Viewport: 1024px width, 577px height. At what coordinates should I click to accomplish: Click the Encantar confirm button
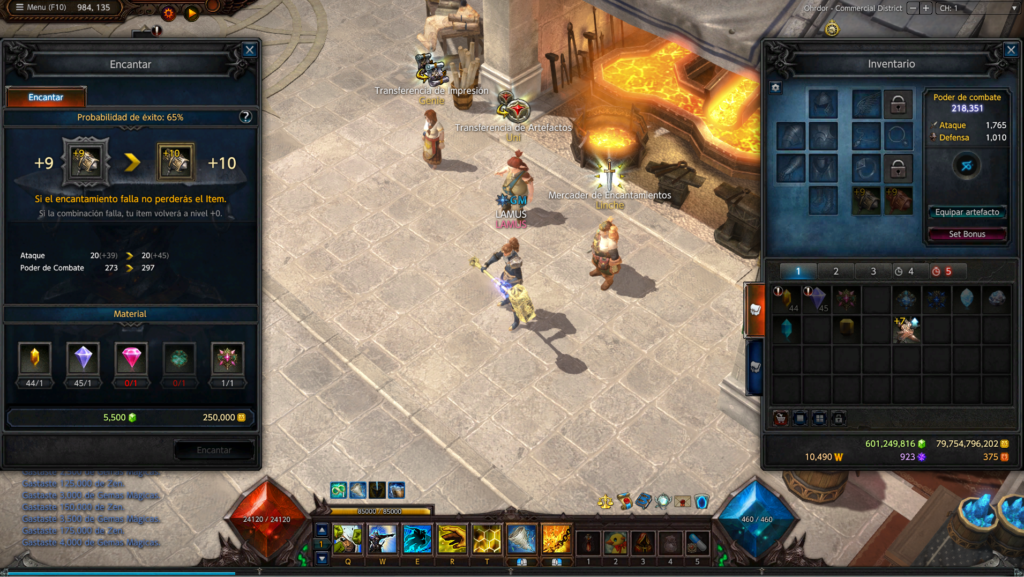[x=214, y=450]
